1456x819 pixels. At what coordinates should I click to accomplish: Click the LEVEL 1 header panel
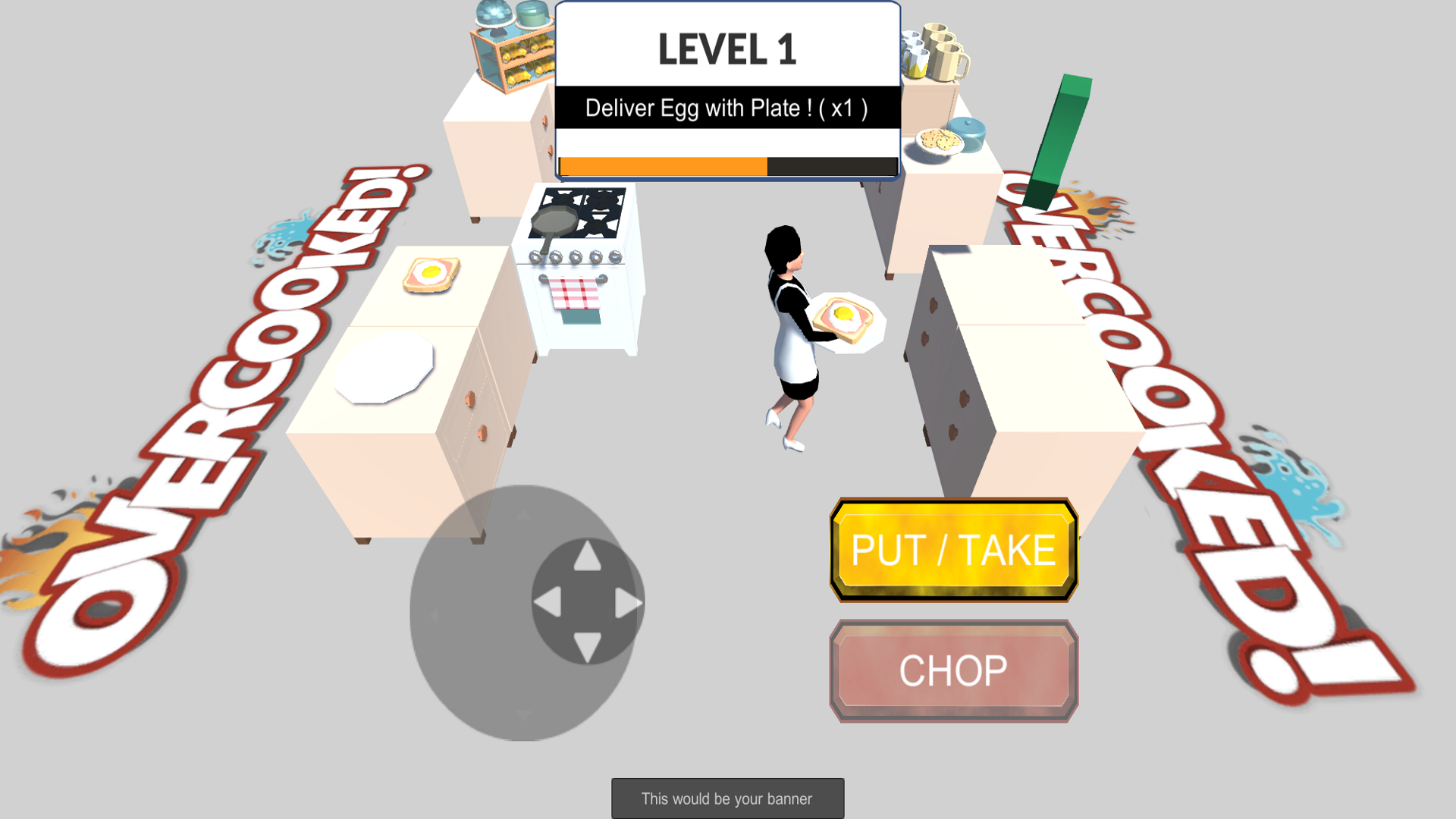726,47
